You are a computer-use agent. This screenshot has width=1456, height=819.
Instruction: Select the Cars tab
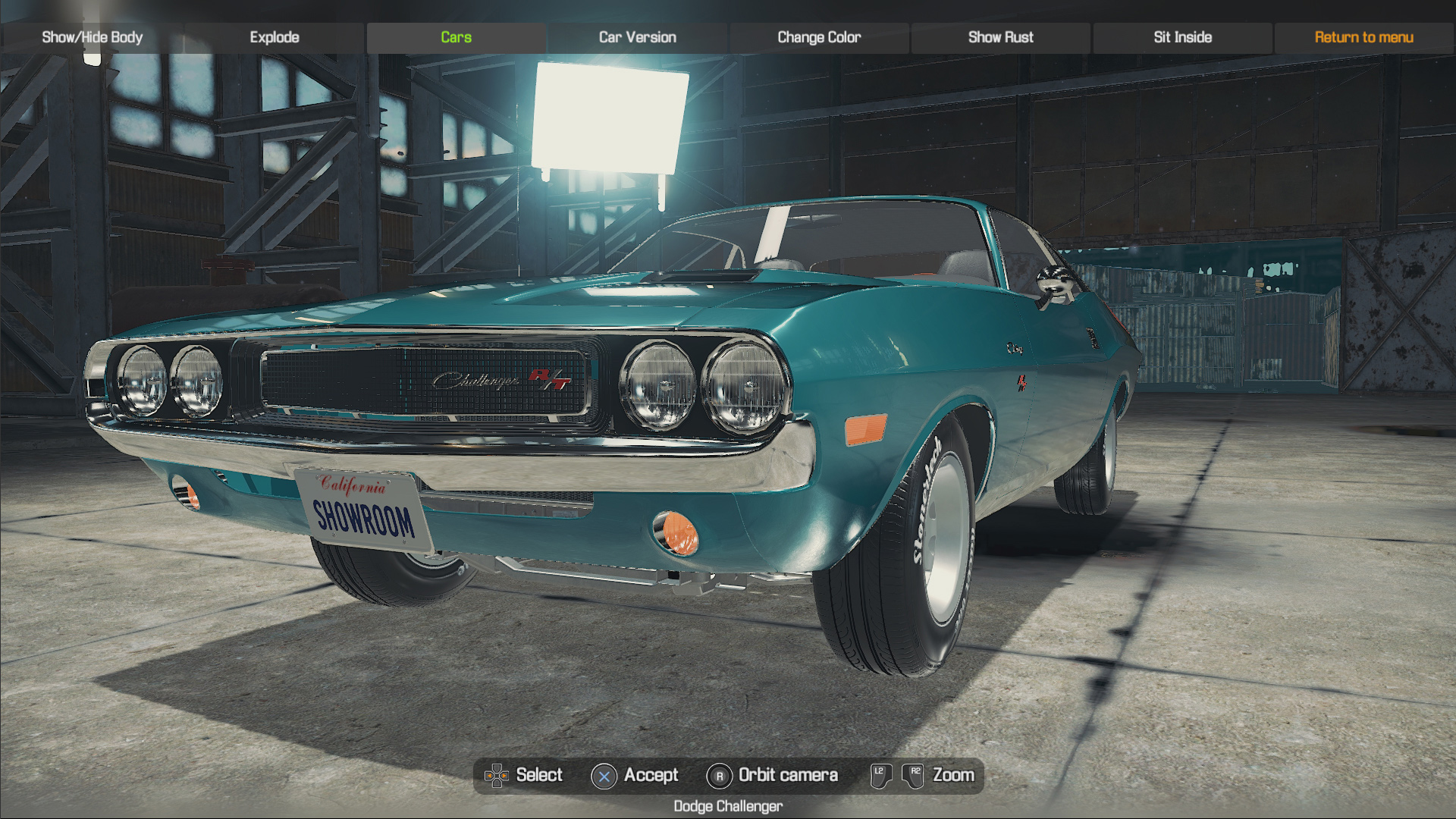[x=455, y=37]
